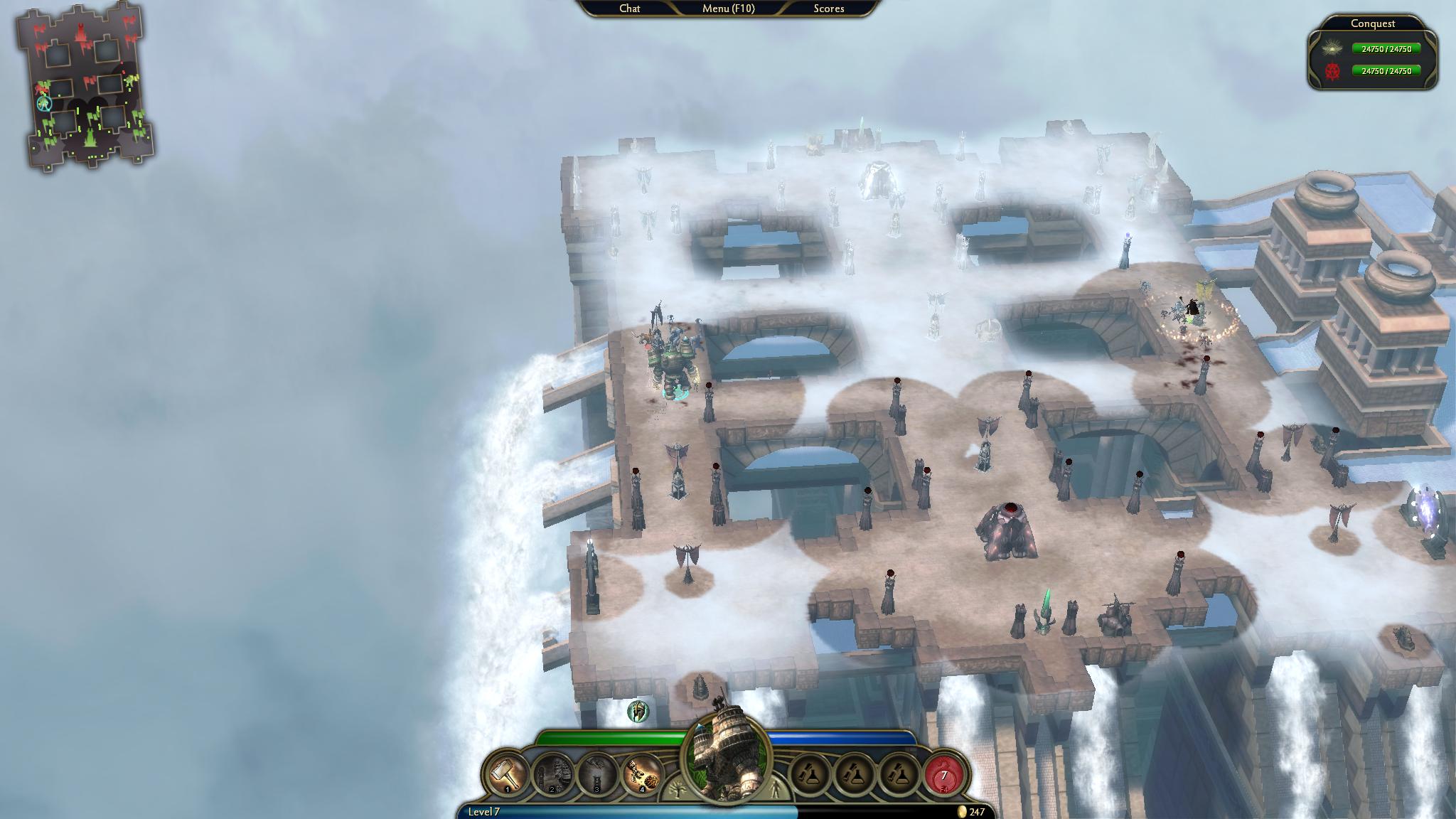Viewport: 1456px width, 819px height.
Task: Activate the boulder throw ability in slot 4
Action: (642, 774)
